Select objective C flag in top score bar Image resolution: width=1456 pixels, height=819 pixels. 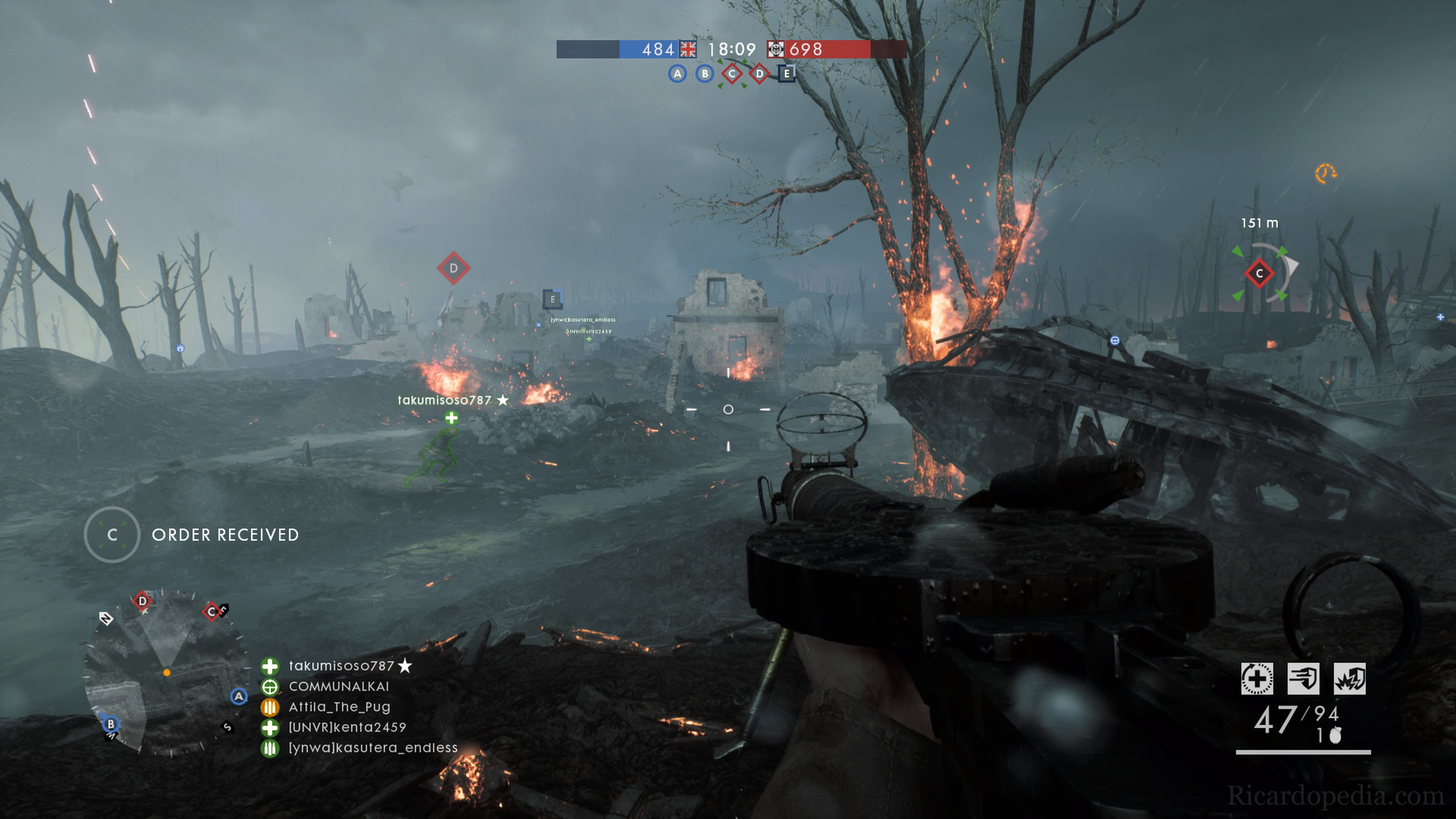pyautogui.click(x=732, y=74)
